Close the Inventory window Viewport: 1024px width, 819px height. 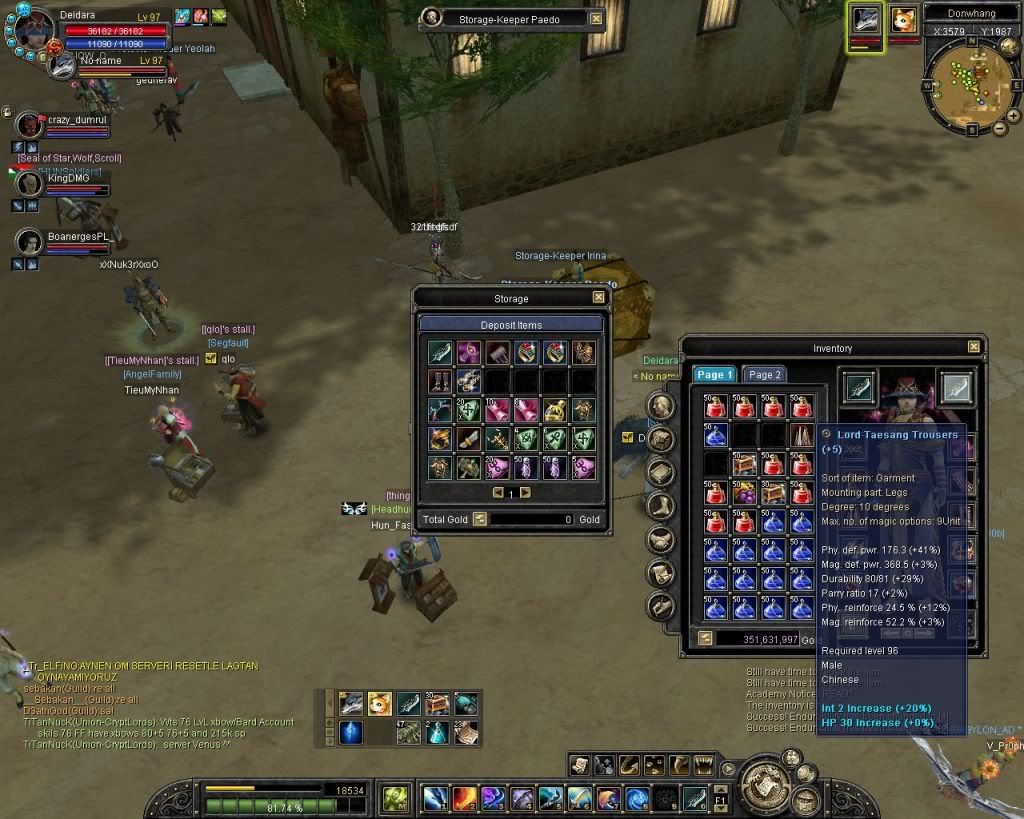click(973, 347)
